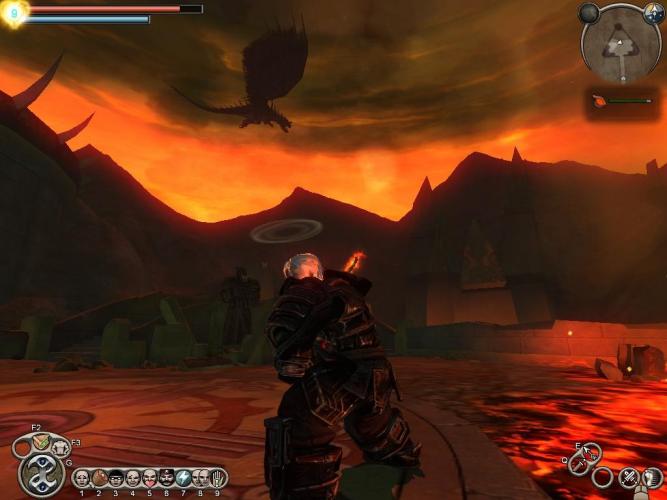This screenshot has width=667, height=500.
Task: Click the crossed swords attack icon
Action: click(x=628, y=477)
